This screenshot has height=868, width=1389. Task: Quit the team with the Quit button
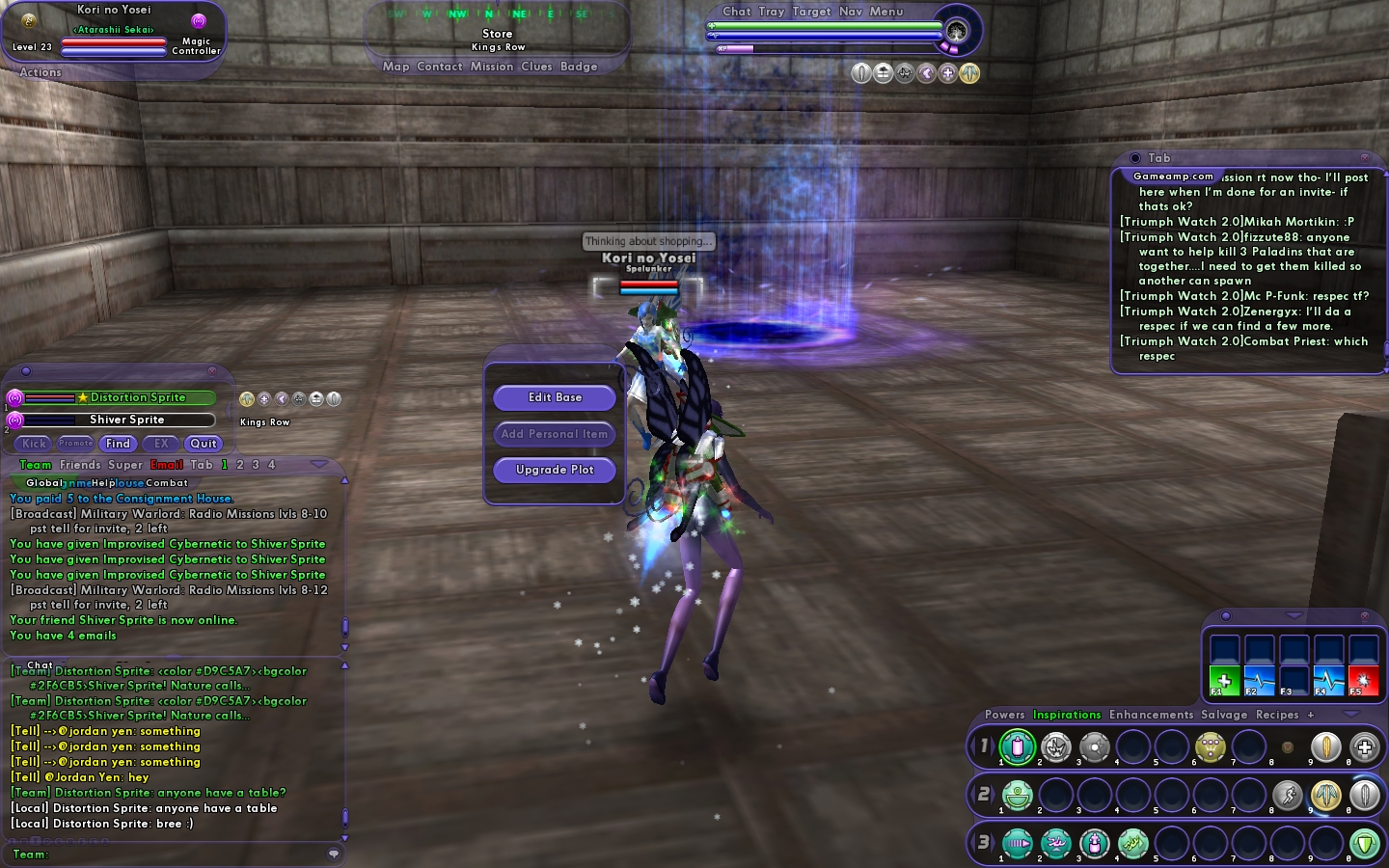[204, 444]
